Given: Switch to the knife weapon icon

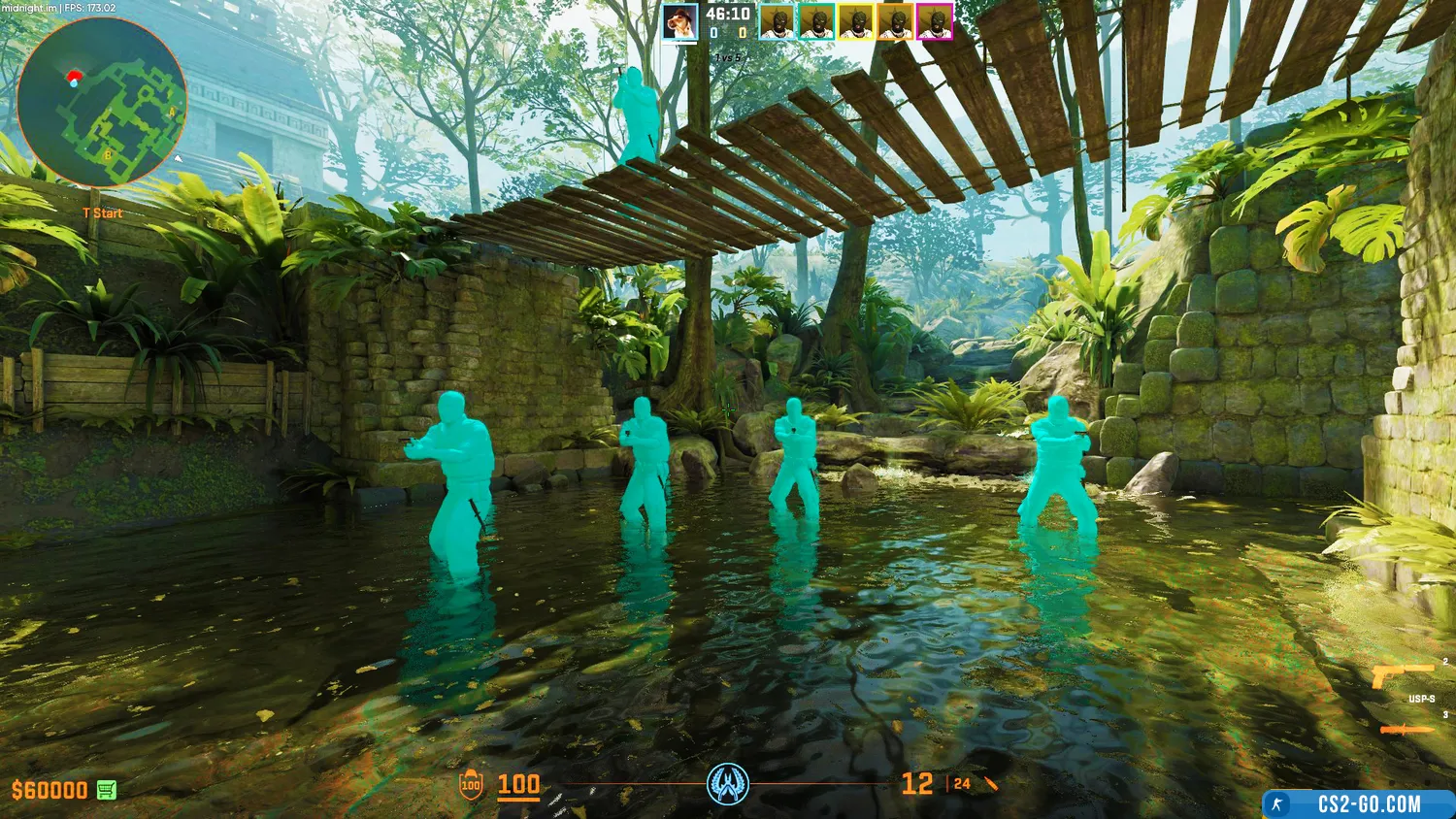Looking at the screenshot, I should pyautogui.click(x=1406, y=730).
